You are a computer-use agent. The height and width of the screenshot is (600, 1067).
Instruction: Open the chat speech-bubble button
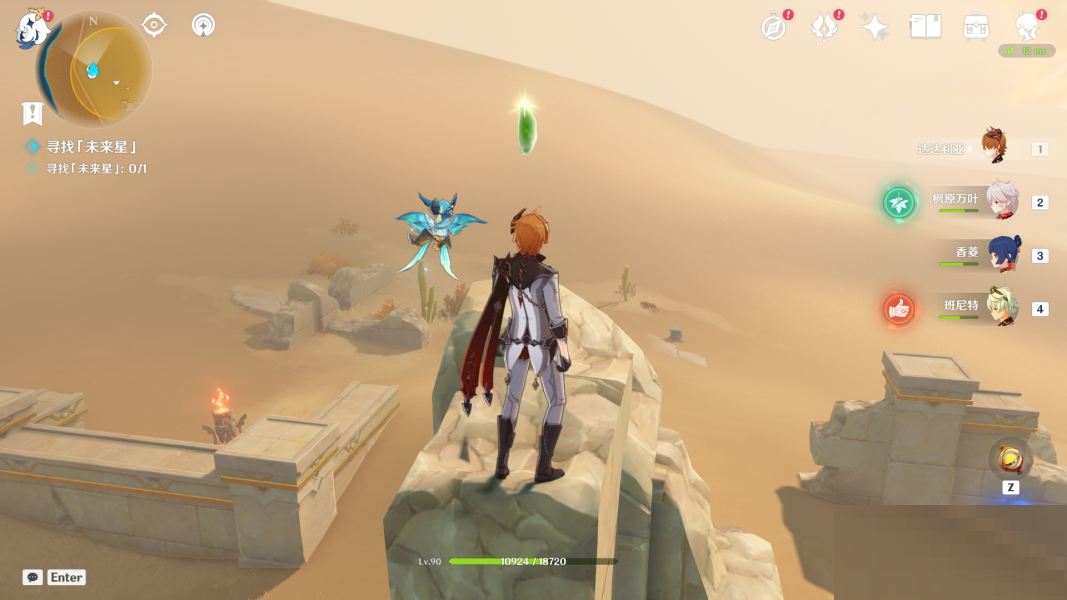pos(33,577)
